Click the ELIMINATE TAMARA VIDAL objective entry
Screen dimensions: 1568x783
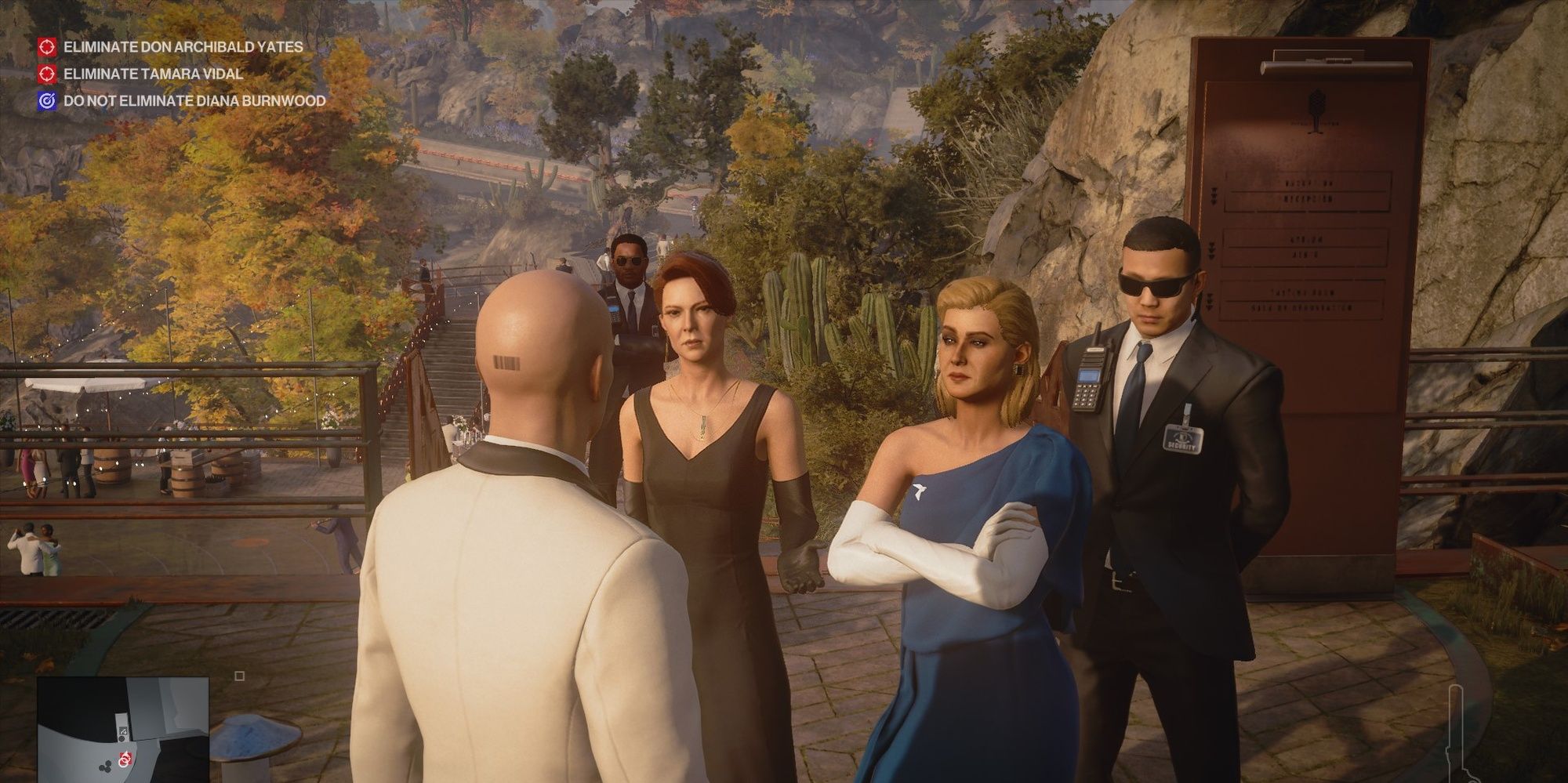point(153,75)
